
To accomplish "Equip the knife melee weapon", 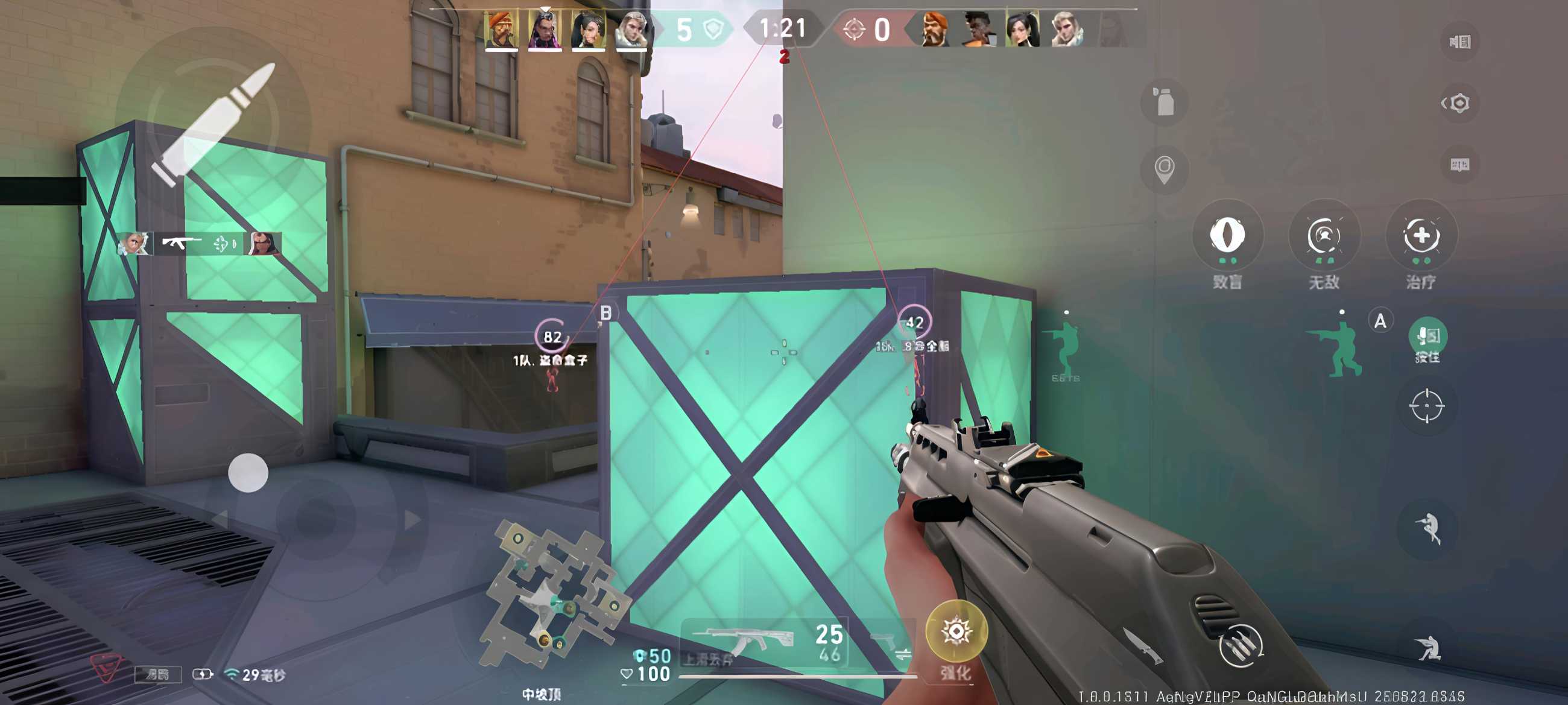I will [x=1142, y=647].
